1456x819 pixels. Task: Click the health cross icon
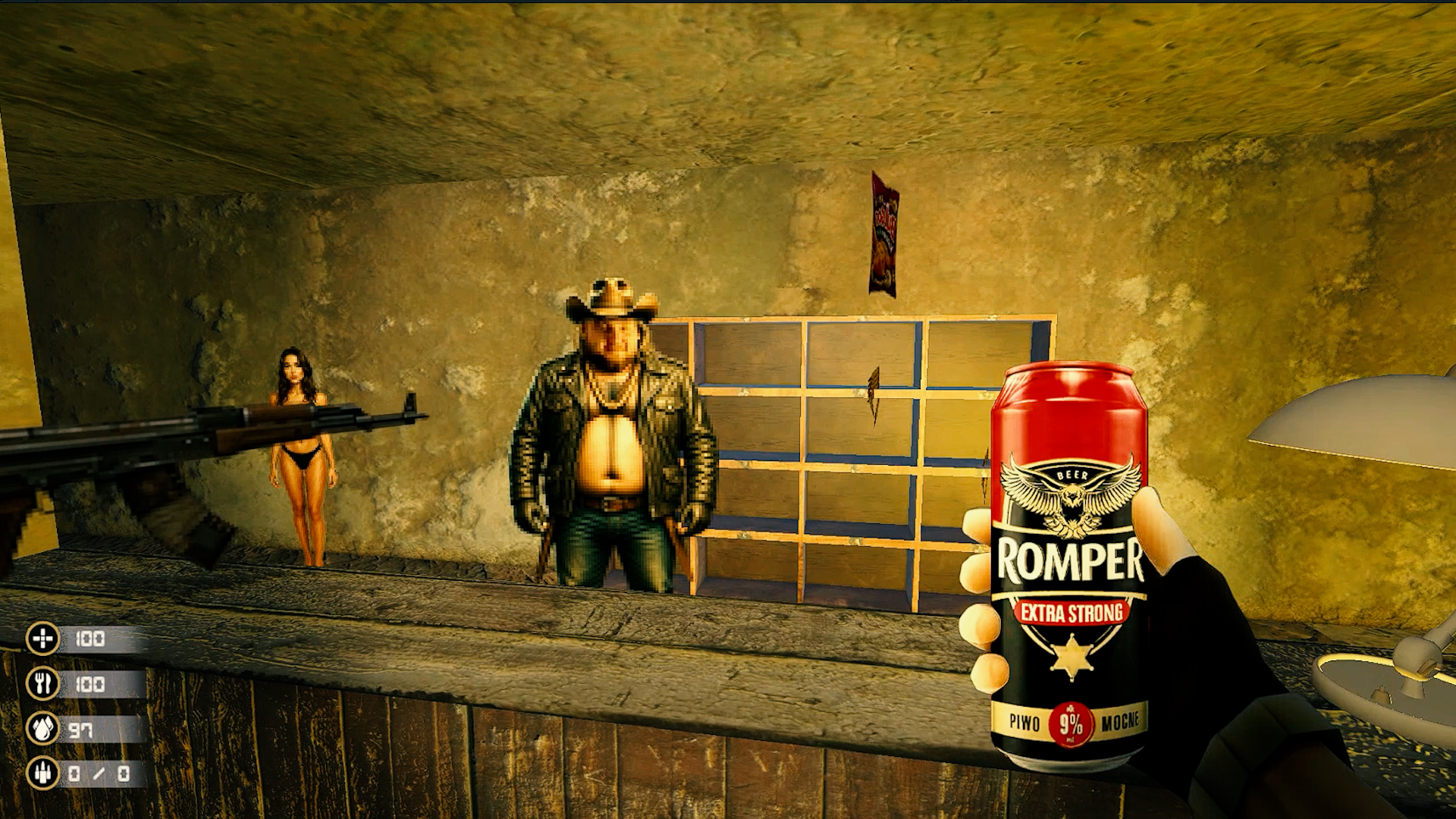click(42, 639)
